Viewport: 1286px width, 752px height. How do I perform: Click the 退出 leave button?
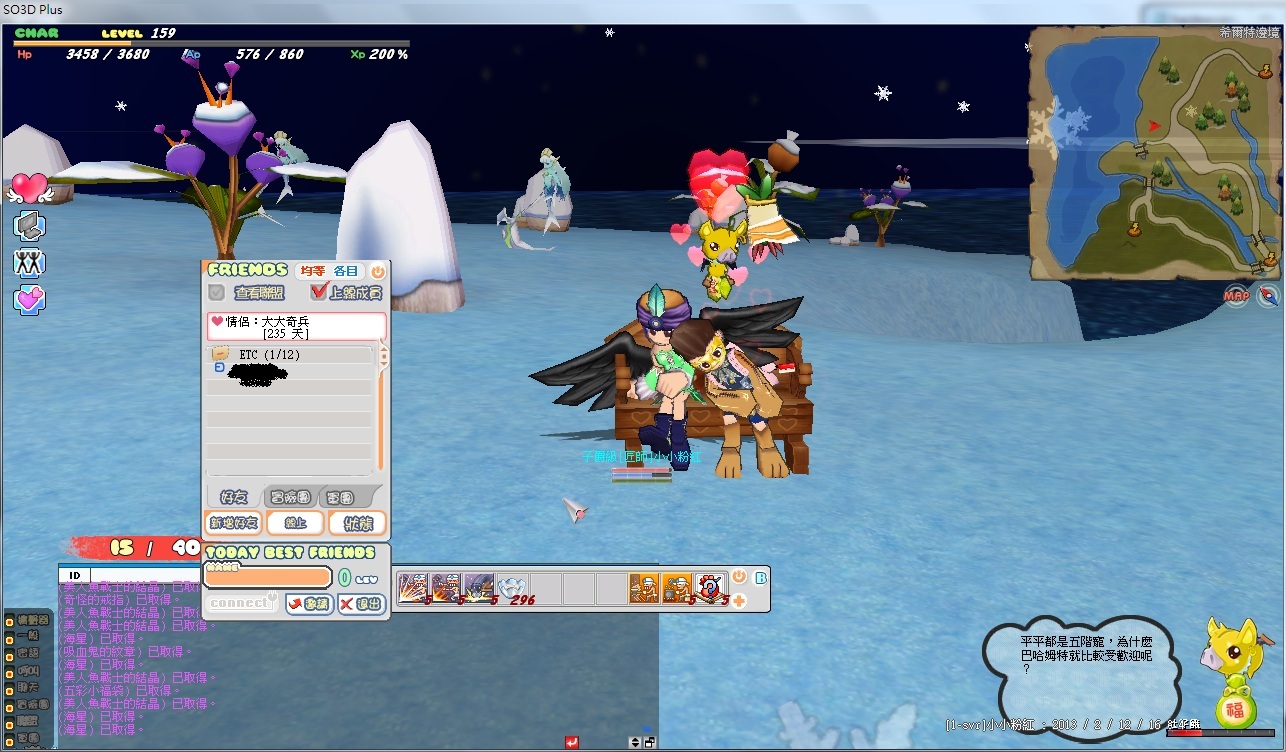(x=361, y=604)
